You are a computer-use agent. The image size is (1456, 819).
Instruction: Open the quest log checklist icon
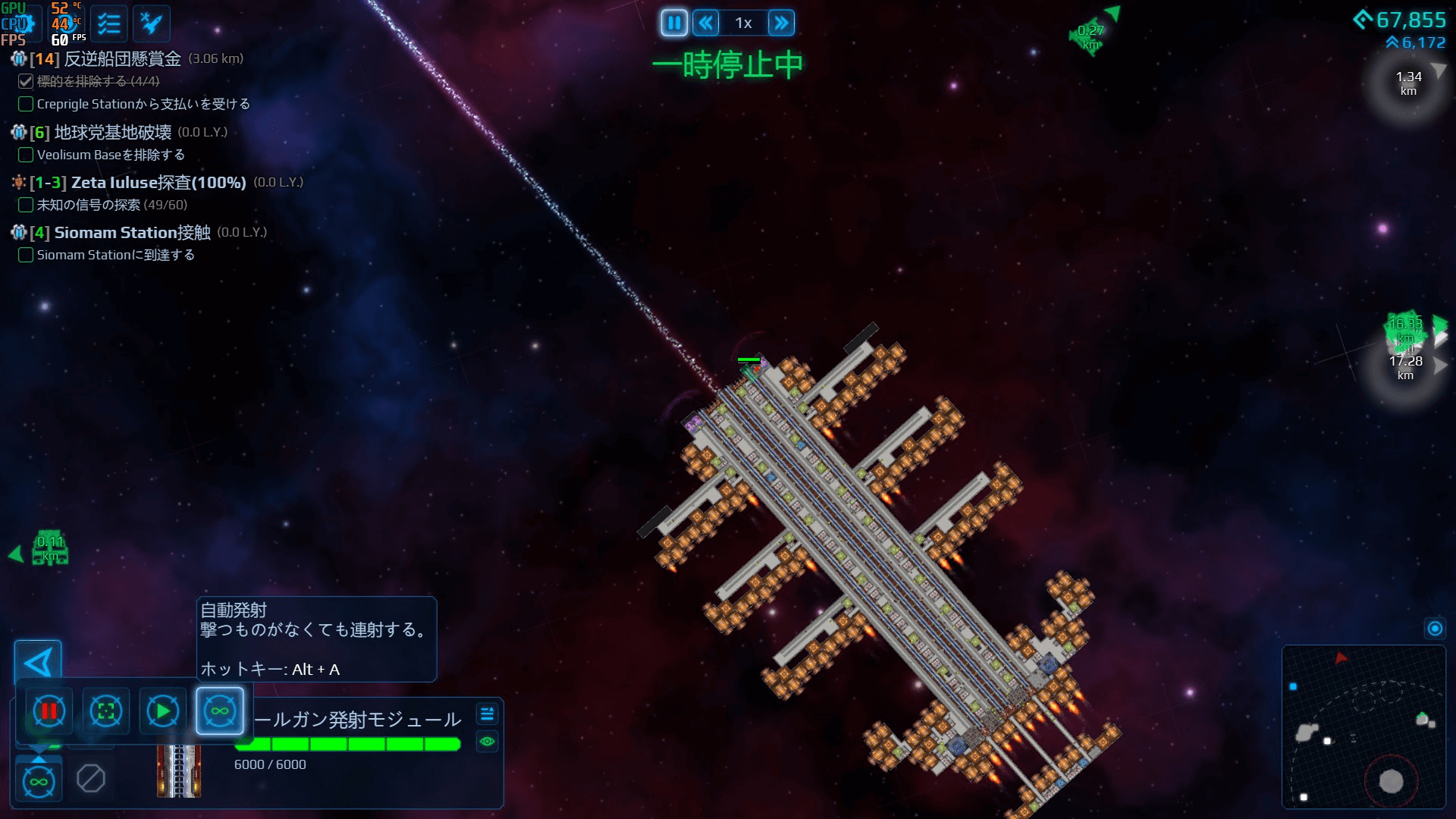pyautogui.click(x=108, y=23)
